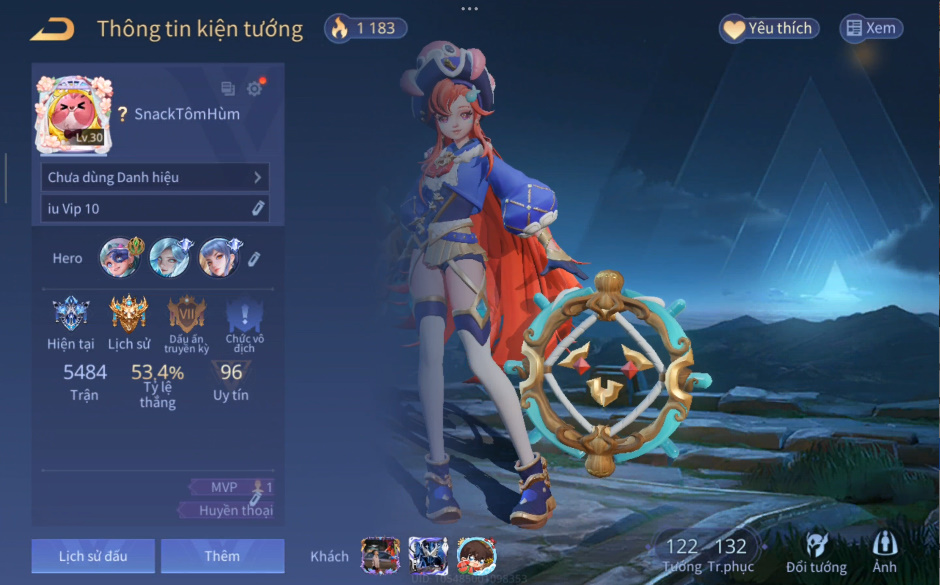The height and width of the screenshot is (585, 940).
Task: Click the Thêm button
Action: coord(222,556)
